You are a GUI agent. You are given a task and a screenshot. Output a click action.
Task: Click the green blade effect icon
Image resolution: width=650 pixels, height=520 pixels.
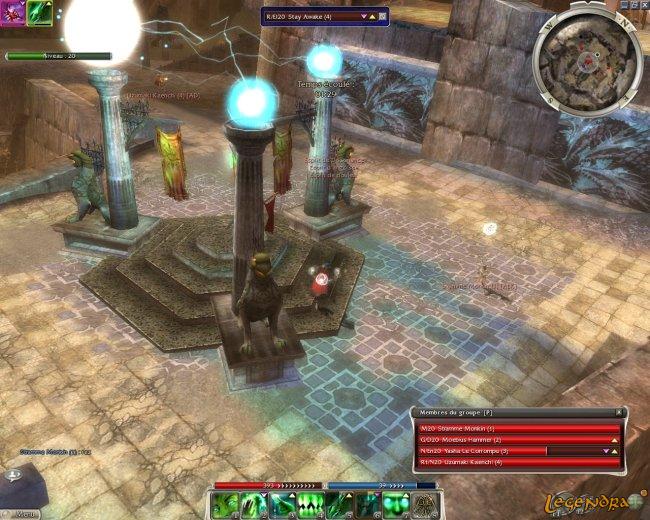point(40,12)
